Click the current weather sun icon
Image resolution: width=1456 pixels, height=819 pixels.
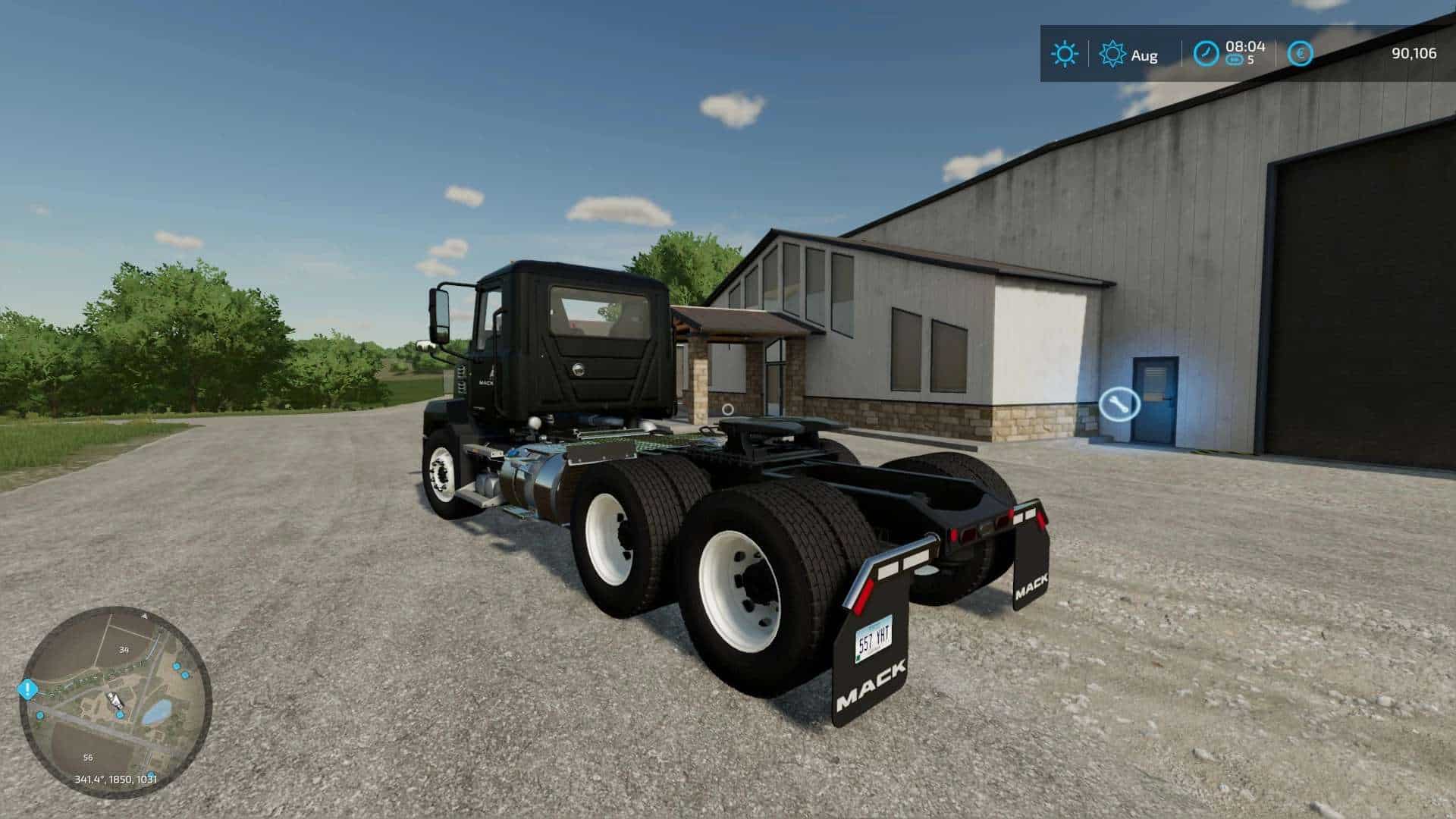point(1065,53)
